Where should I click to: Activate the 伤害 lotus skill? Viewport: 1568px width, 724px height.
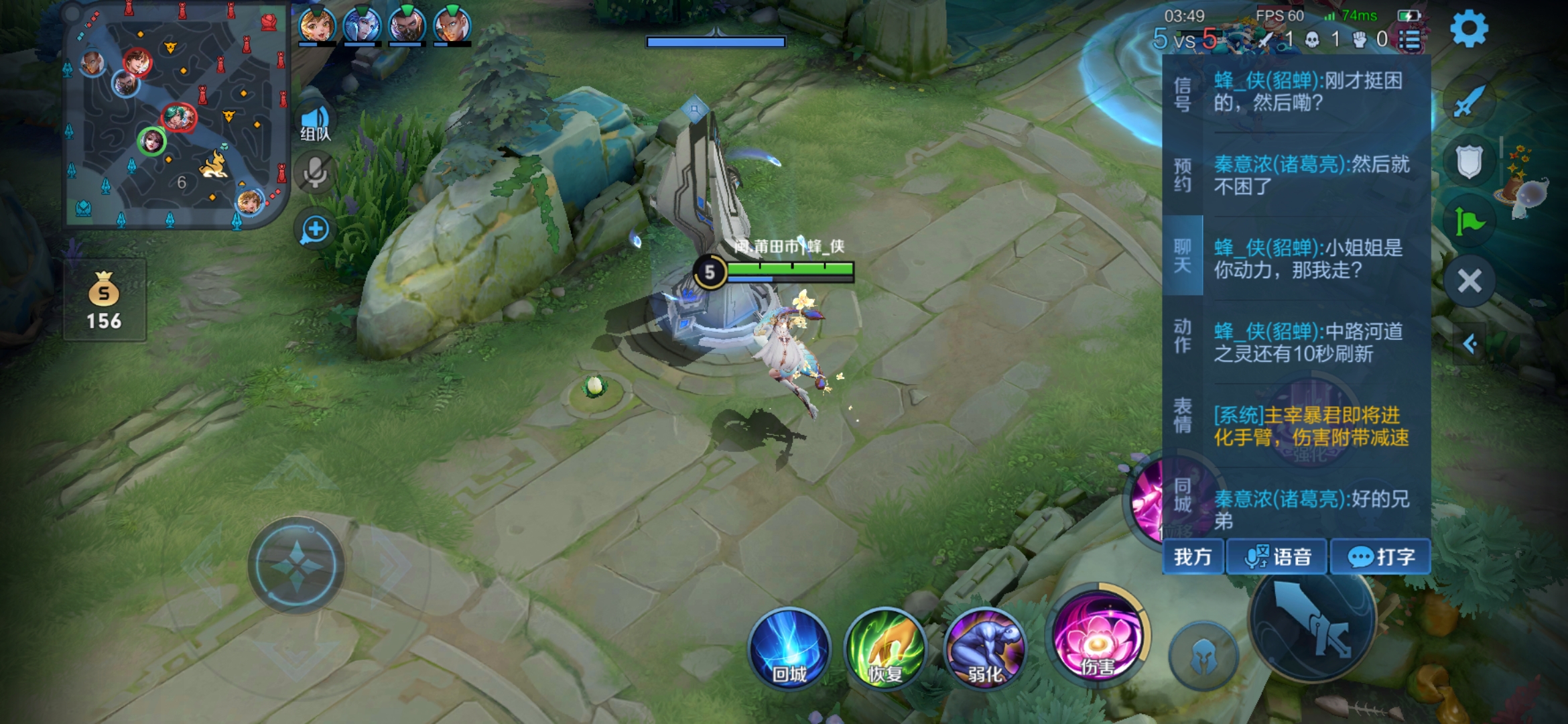coord(1096,637)
